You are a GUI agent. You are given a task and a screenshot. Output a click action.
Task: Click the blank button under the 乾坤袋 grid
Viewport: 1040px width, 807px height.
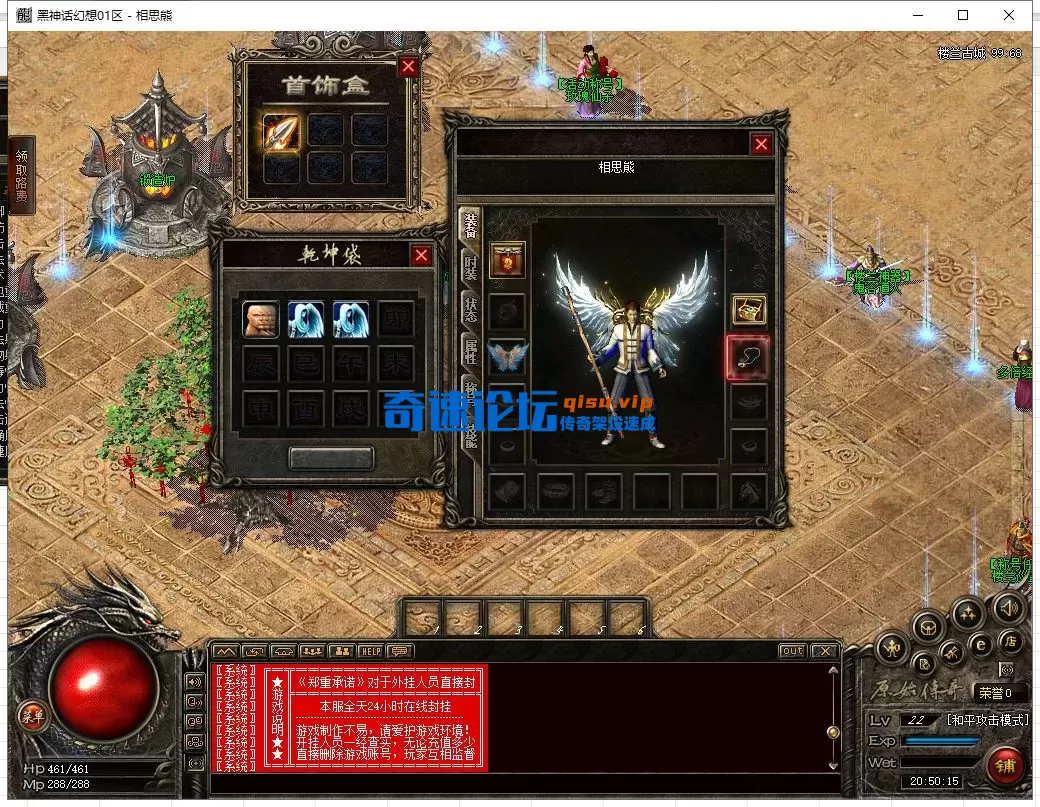331,458
